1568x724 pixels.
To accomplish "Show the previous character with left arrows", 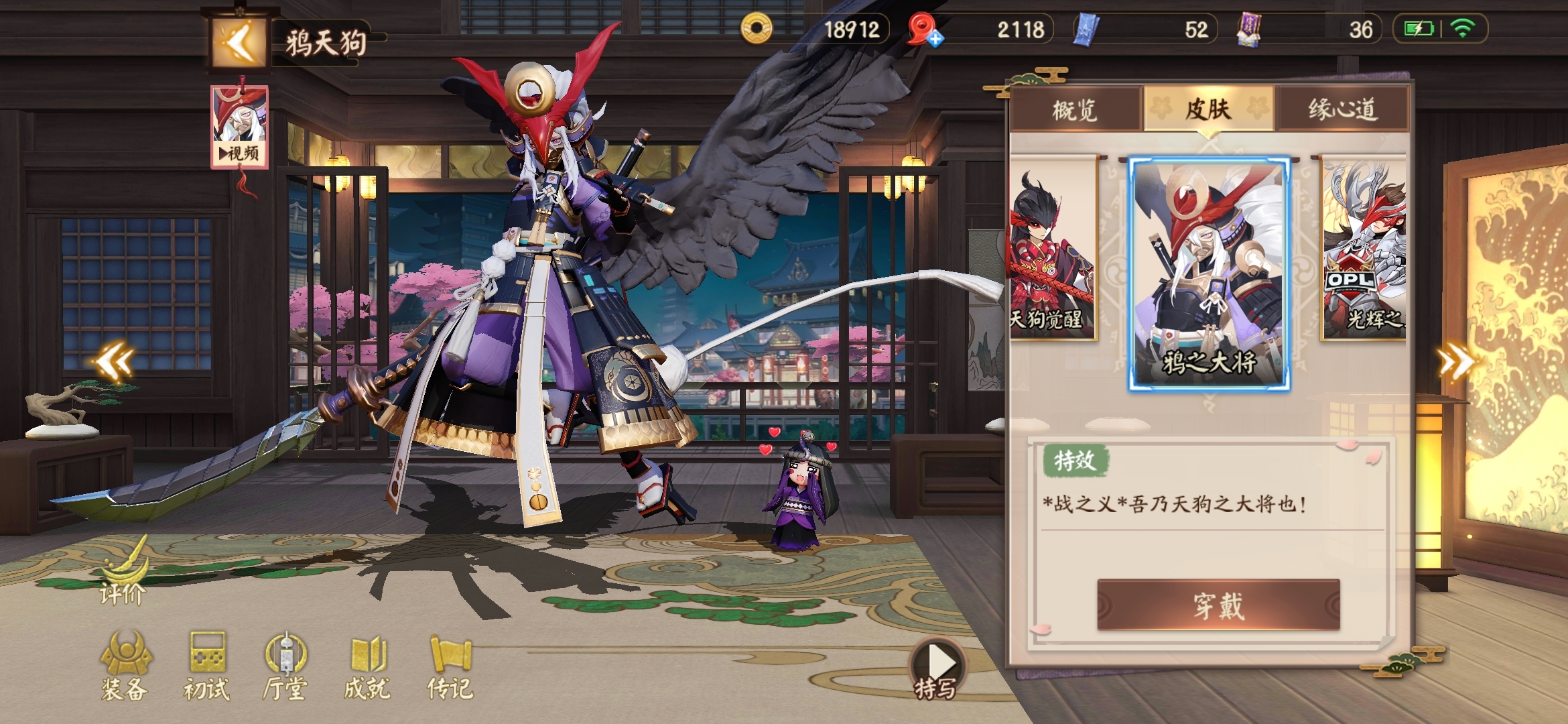I will click(114, 363).
